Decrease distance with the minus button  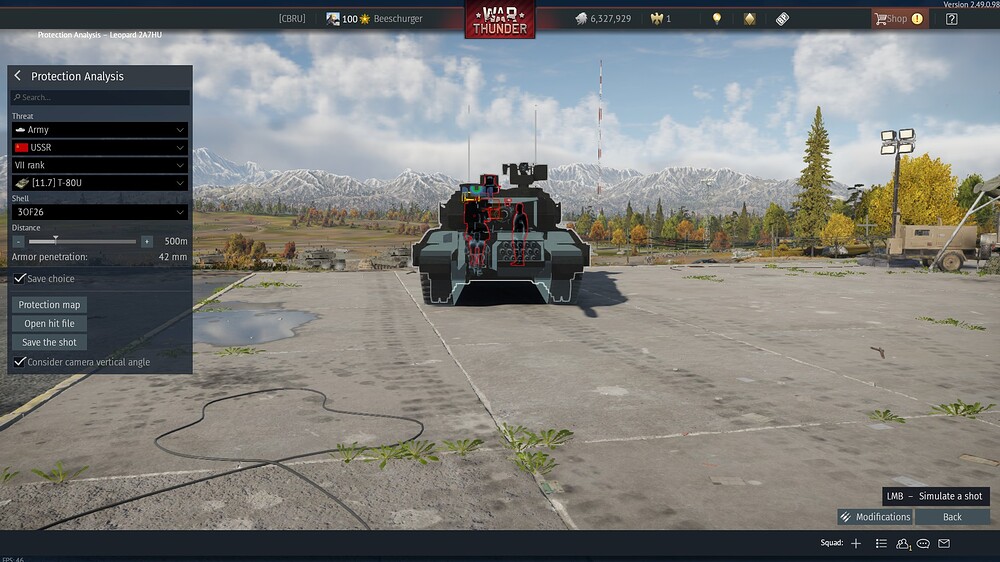[x=18, y=241]
